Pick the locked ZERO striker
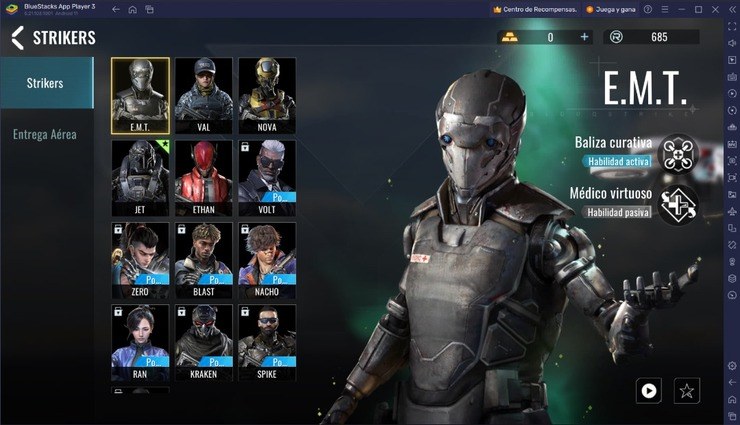This screenshot has height=425, width=740. pyautogui.click(x=140, y=260)
